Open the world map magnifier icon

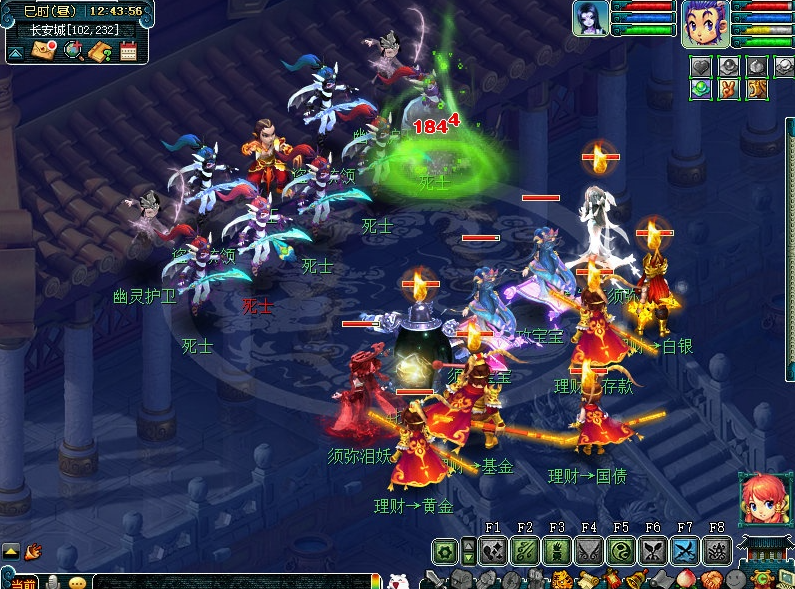tap(72, 51)
